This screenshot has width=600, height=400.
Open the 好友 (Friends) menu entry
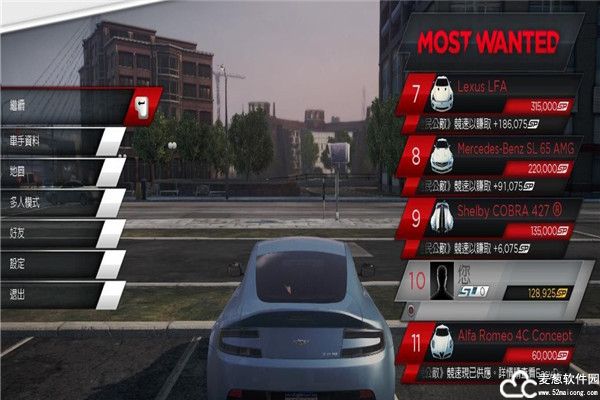(60, 234)
